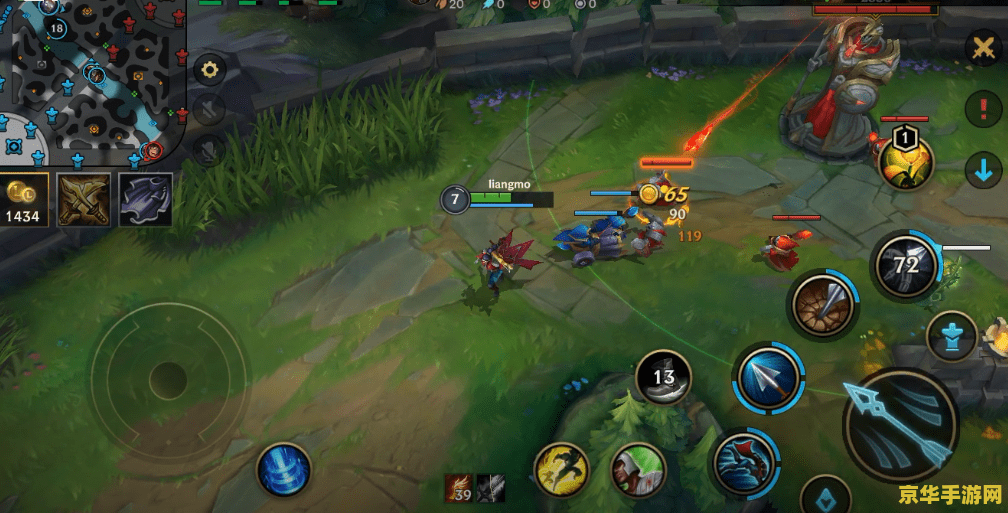Tap the minimap
1008x513 pixels.
[90, 80]
